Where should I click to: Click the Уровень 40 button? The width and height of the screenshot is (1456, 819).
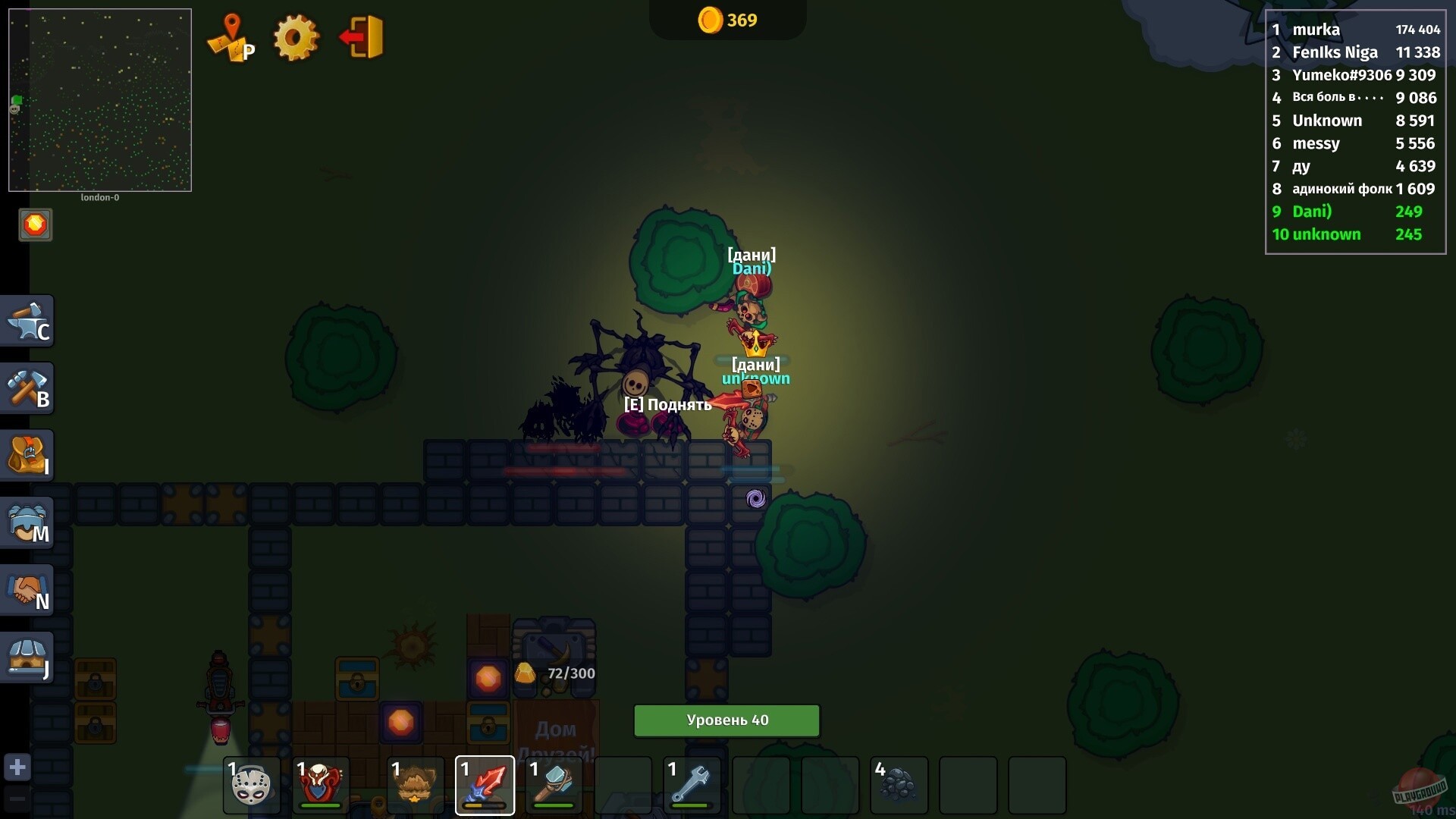click(x=726, y=720)
